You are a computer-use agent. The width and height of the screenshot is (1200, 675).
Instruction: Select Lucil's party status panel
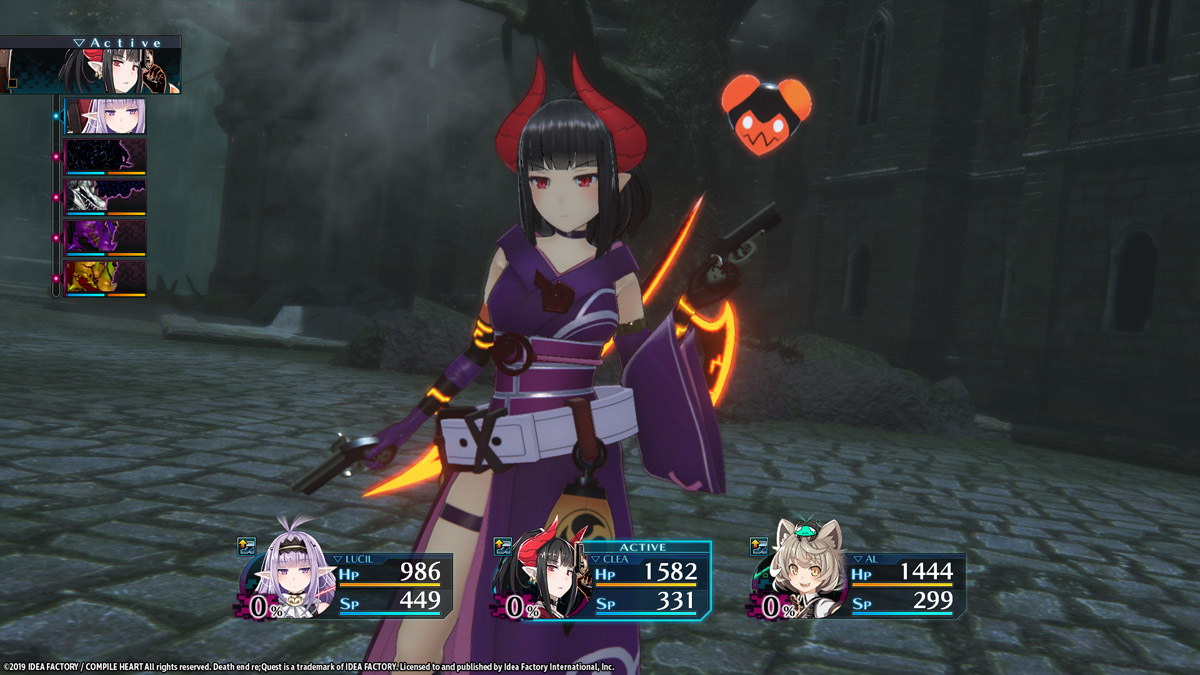[x=345, y=585]
